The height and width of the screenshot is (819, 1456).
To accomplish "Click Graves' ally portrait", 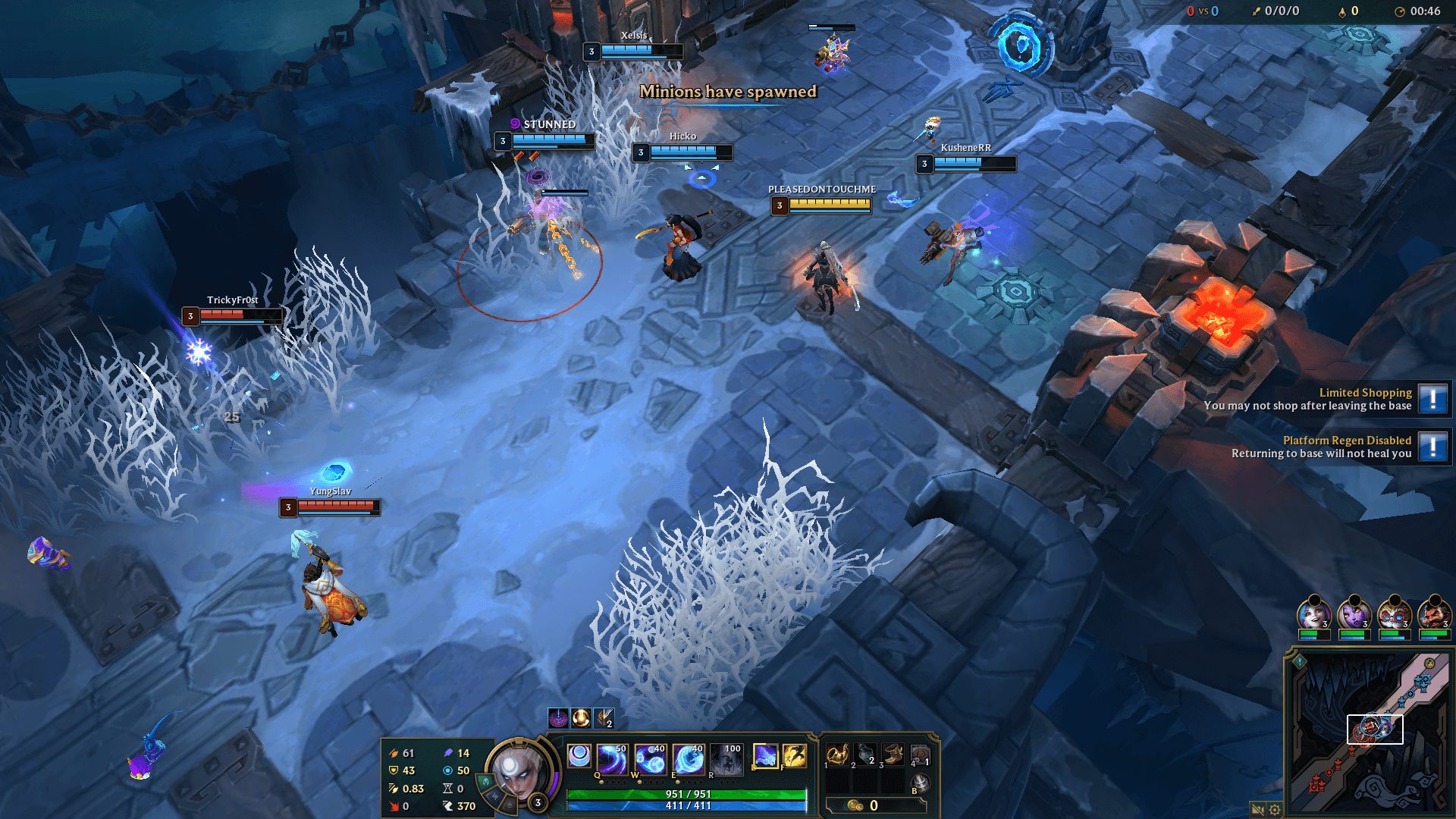I will [x=1436, y=616].
